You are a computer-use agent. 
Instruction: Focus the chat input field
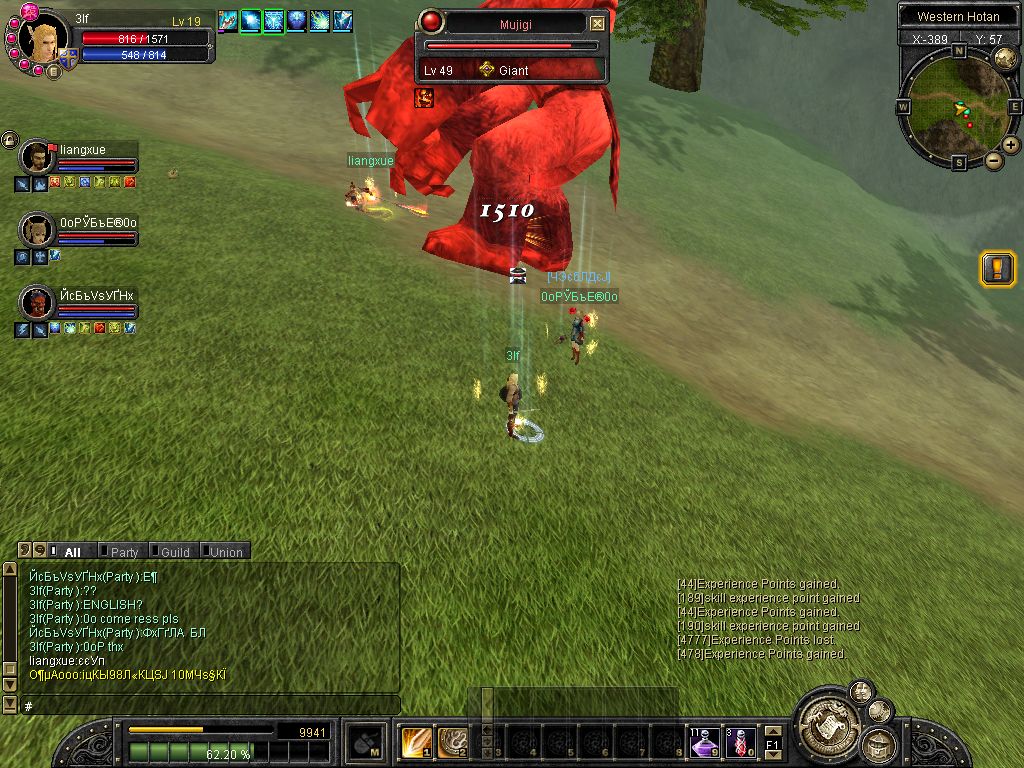(210, 705)
